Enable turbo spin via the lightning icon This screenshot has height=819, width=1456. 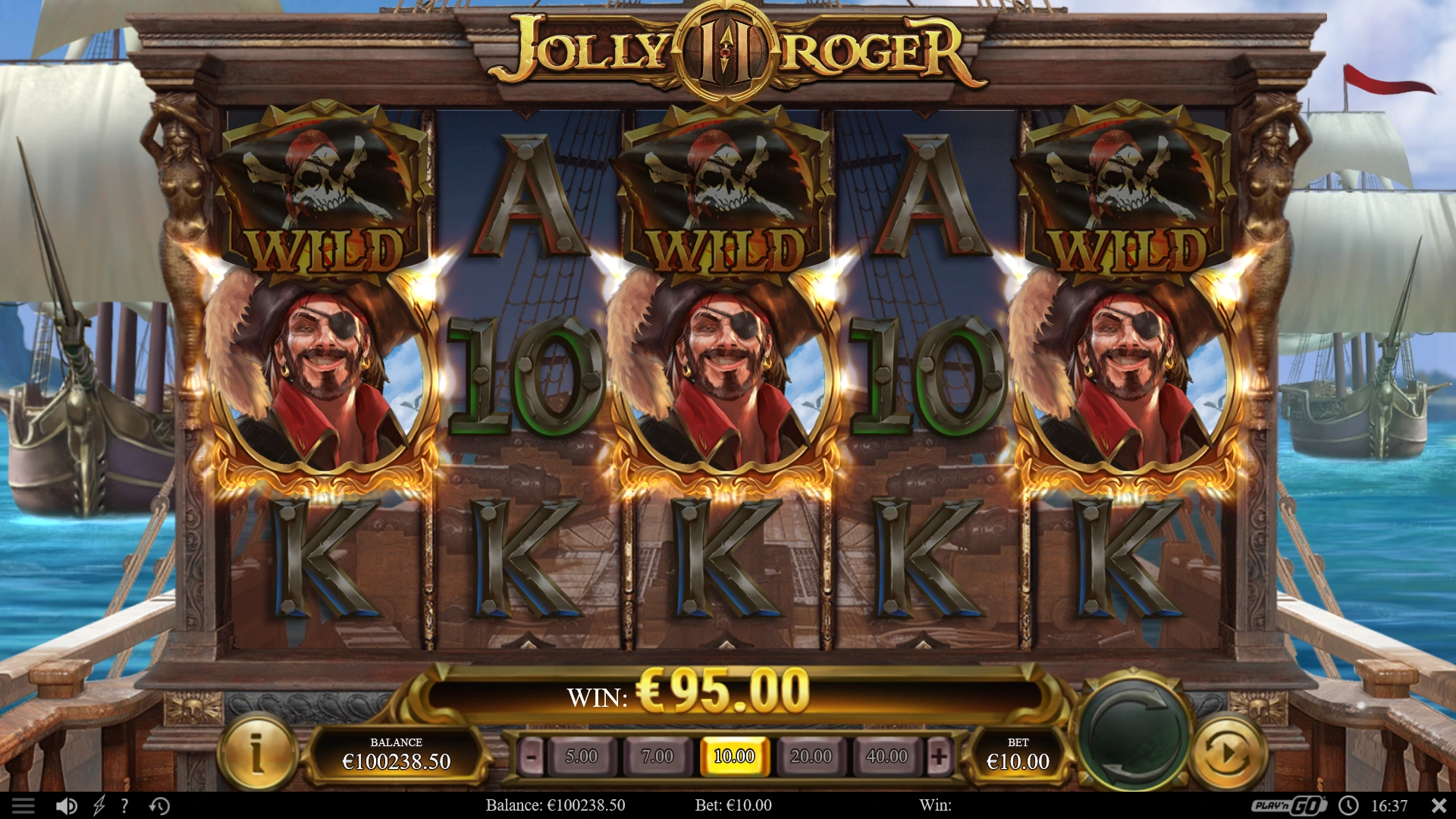tap(97, 805)
